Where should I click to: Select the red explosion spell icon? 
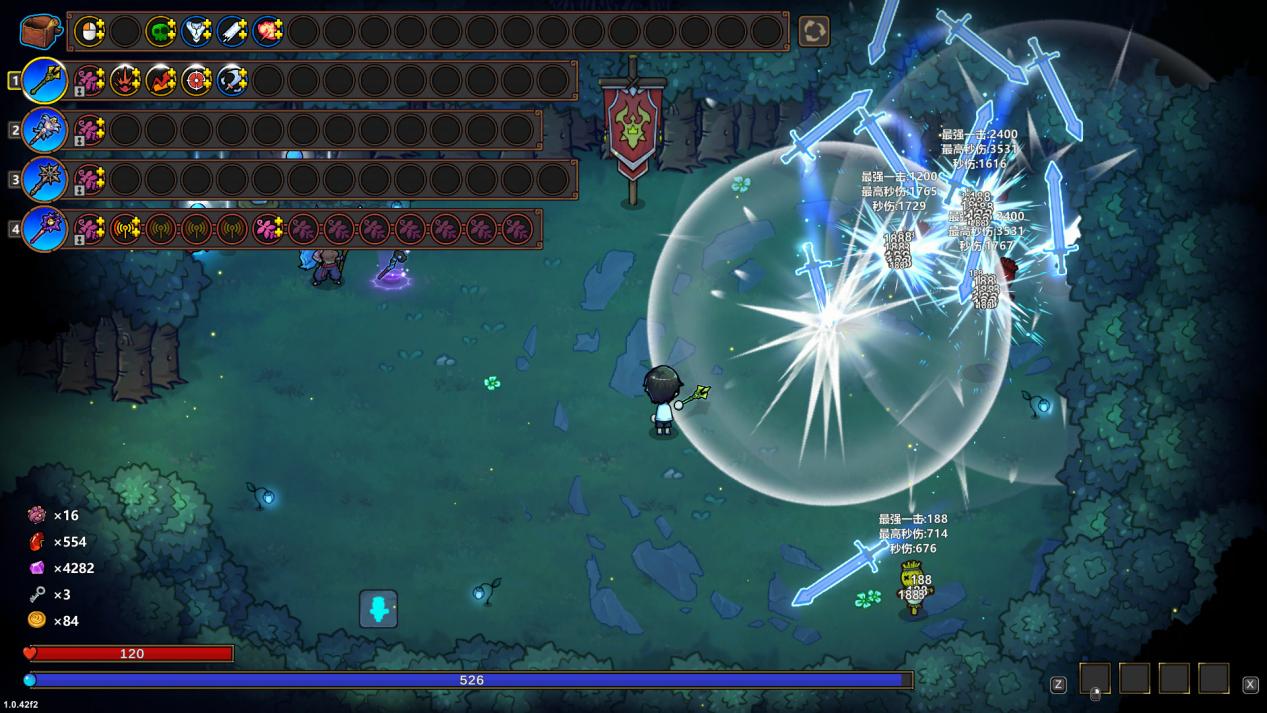tap(267, 31)
